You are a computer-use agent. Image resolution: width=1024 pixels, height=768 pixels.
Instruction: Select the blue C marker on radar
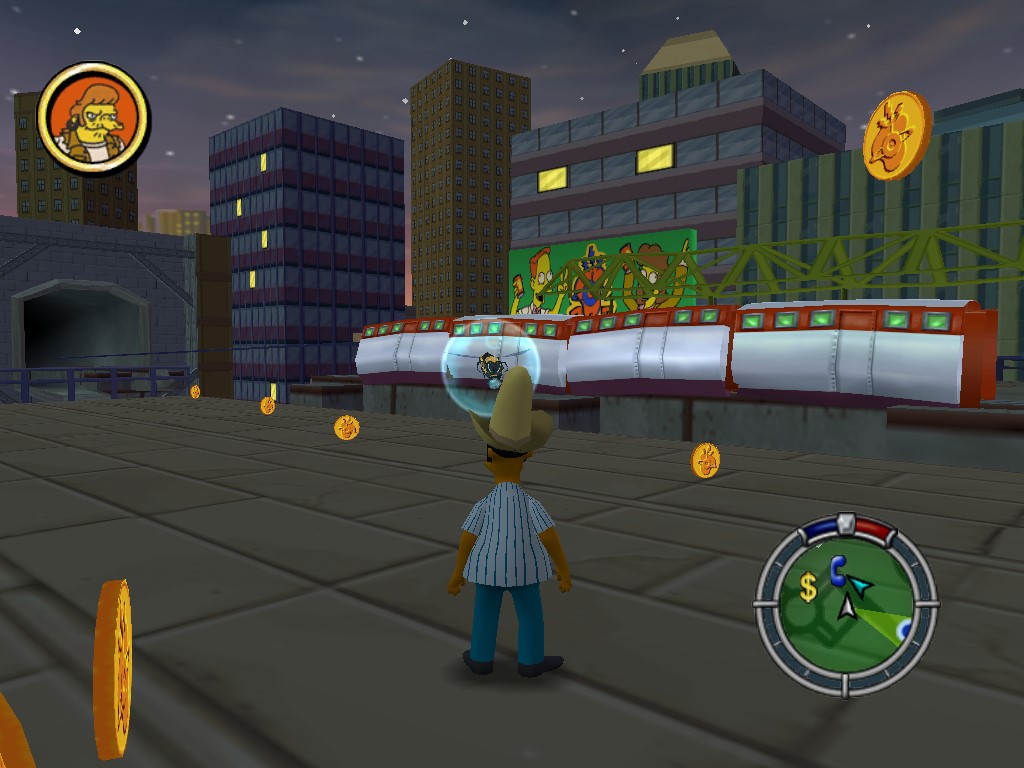pyautogui.click(x=838, y=571)
